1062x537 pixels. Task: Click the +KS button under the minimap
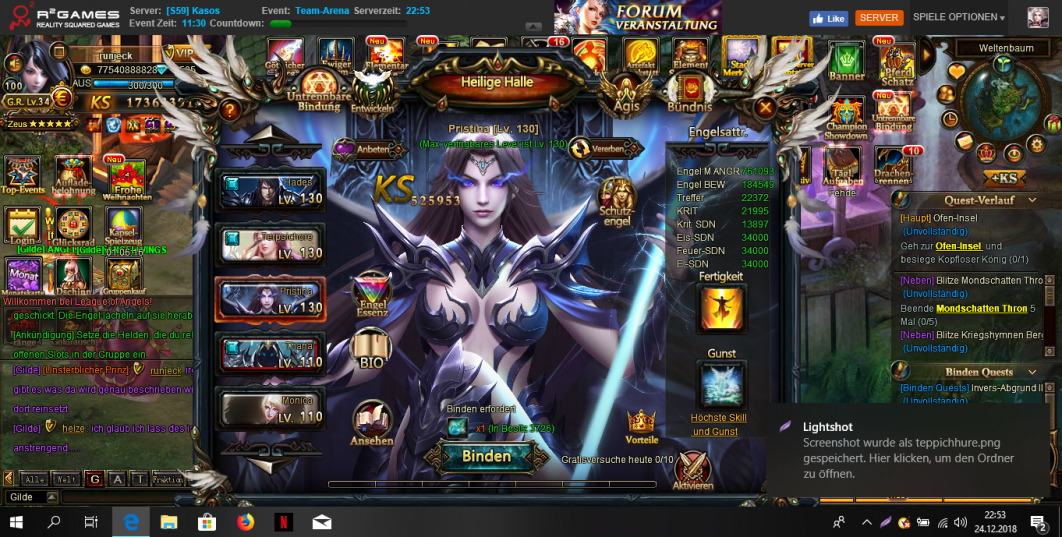tap(1003, 179)
